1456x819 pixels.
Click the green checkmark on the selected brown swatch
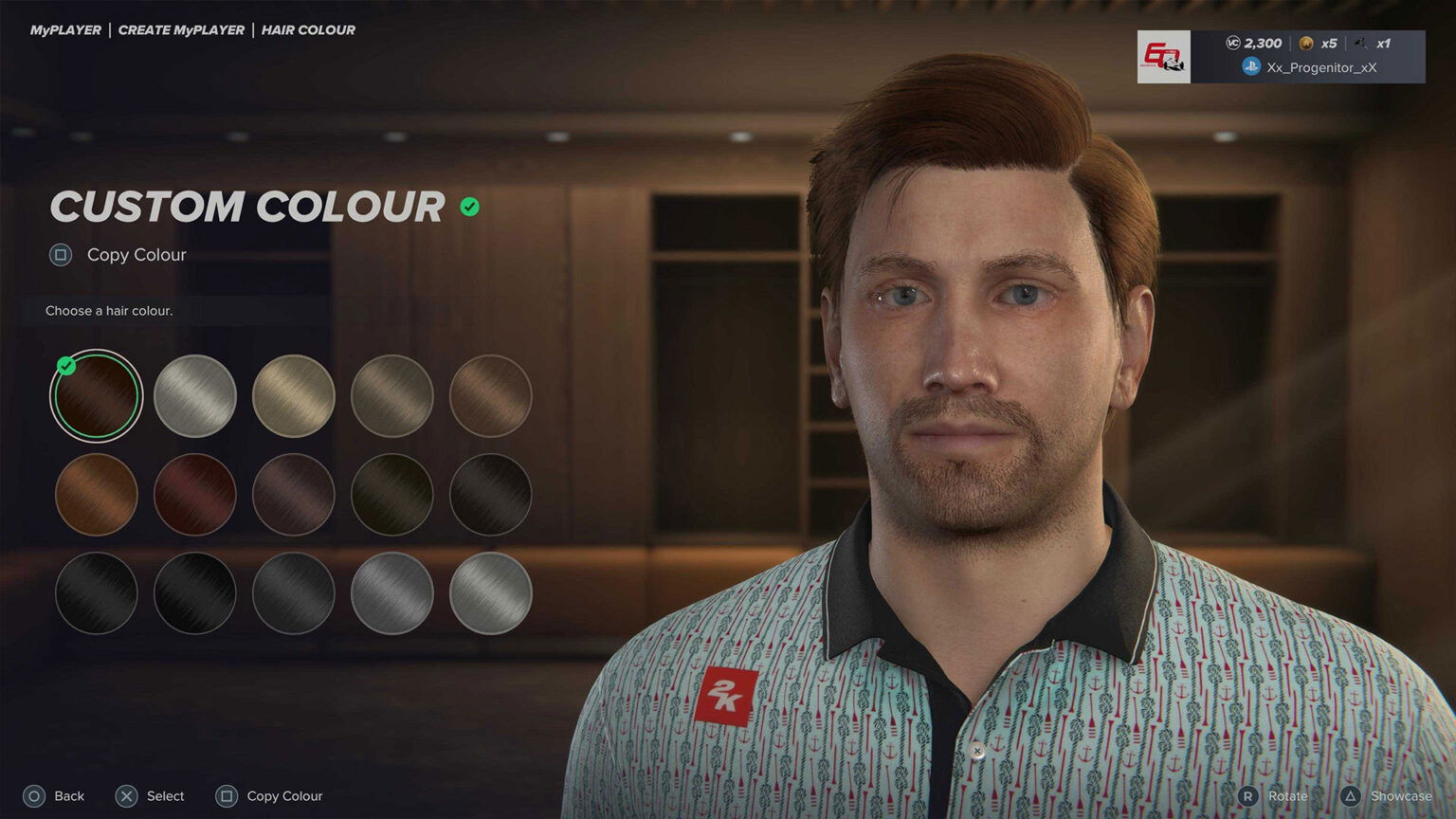click(x=65, y=365)
